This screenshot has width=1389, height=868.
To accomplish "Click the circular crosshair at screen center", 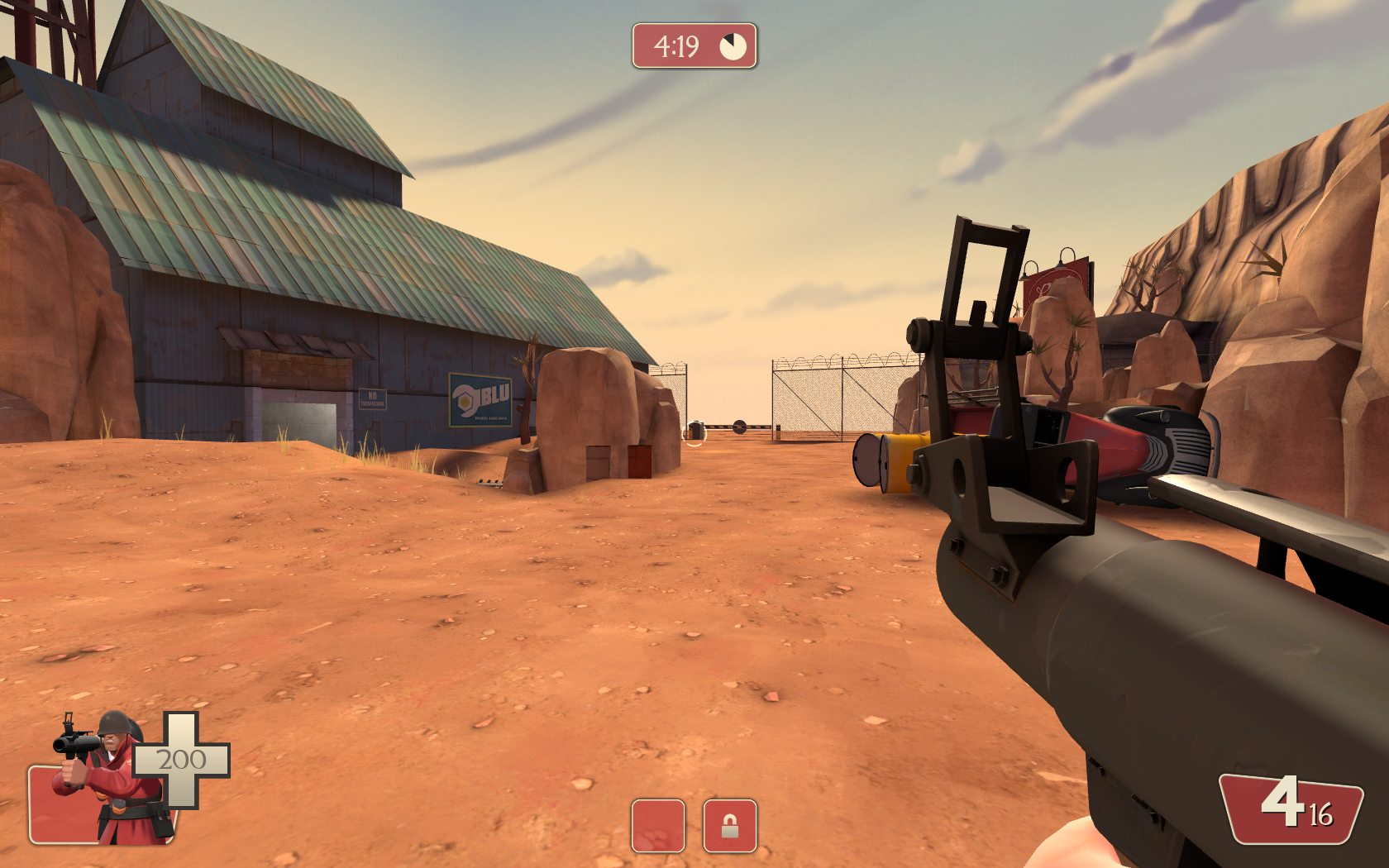I will pos(694,434).
